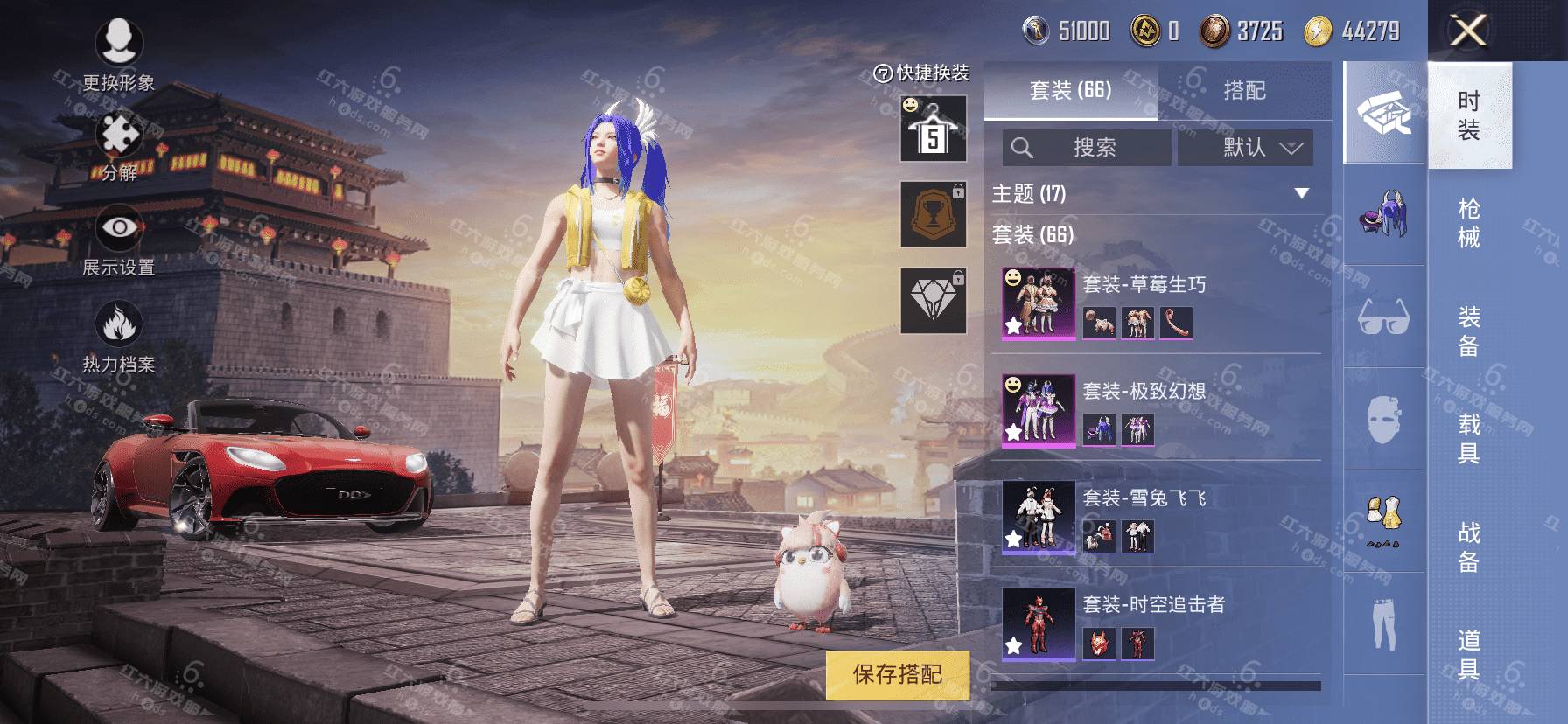This screenshot has width=1568, height=724.
Task: Collapse the 主题 (17) section
Action: pos(1302,193)
